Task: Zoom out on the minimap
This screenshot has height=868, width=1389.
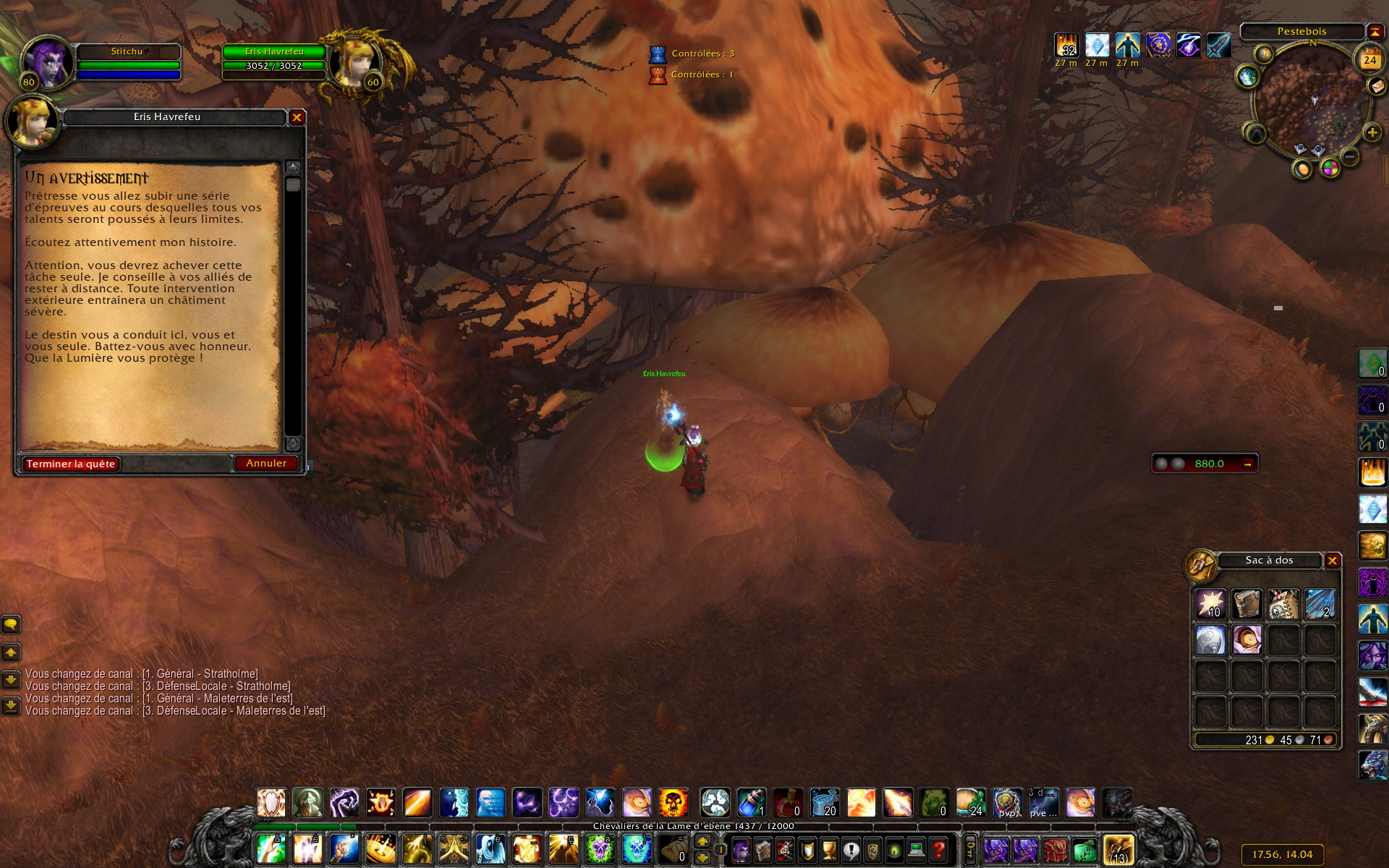Action: click(x=1349, y=156)
